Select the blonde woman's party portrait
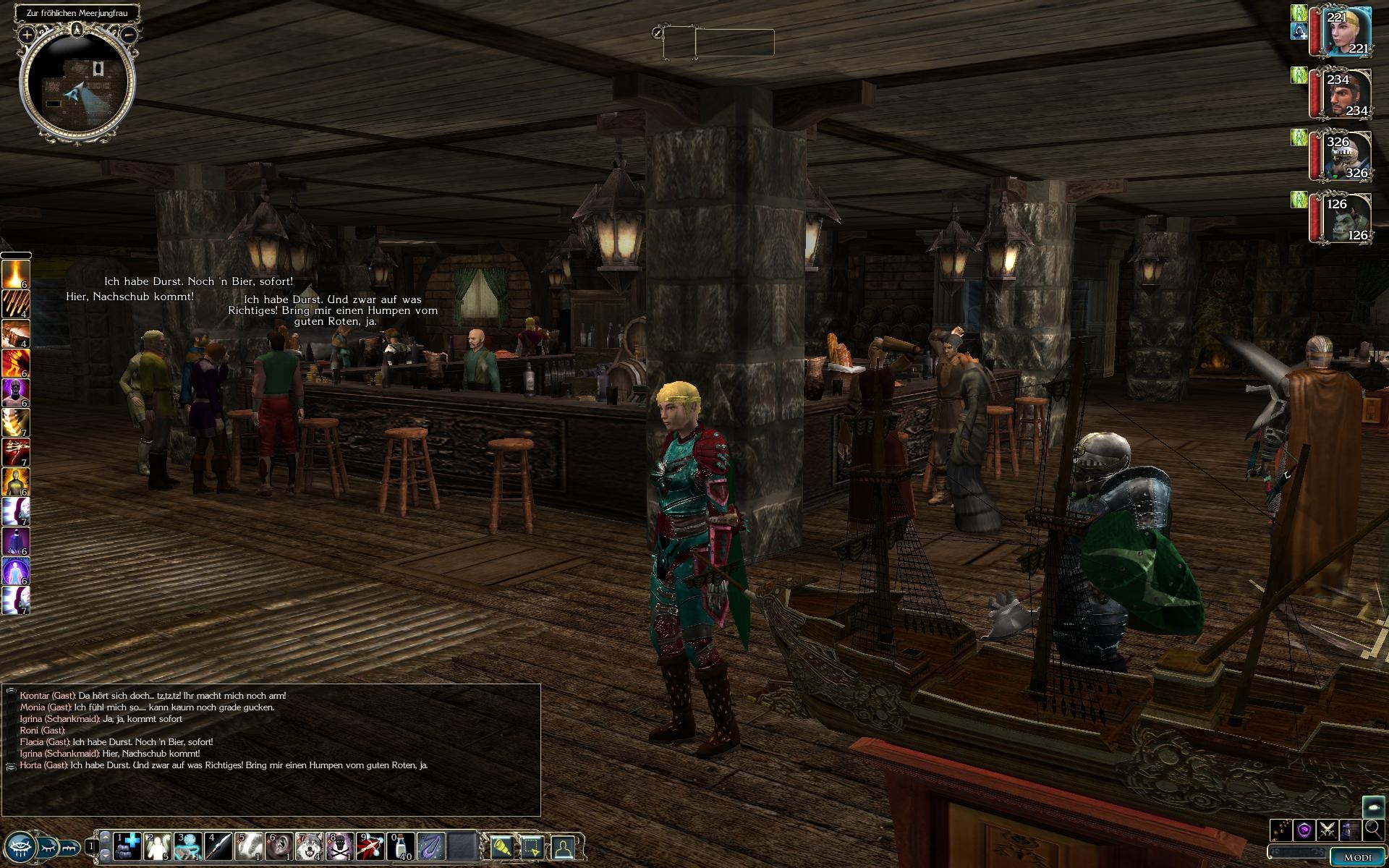 pyautogui.click(x=1347, y=31)
